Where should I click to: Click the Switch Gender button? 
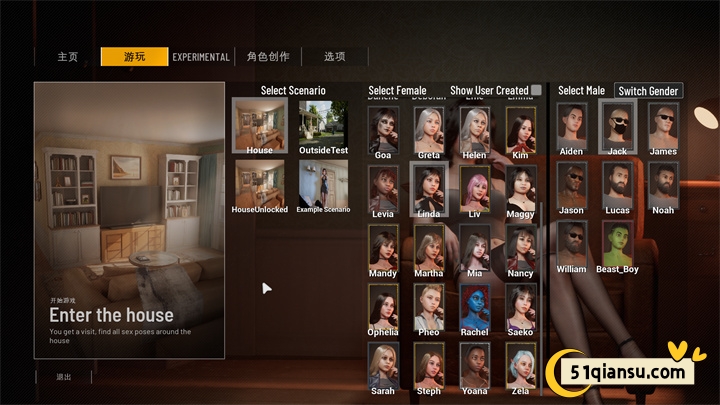click(x=648, y=91)
